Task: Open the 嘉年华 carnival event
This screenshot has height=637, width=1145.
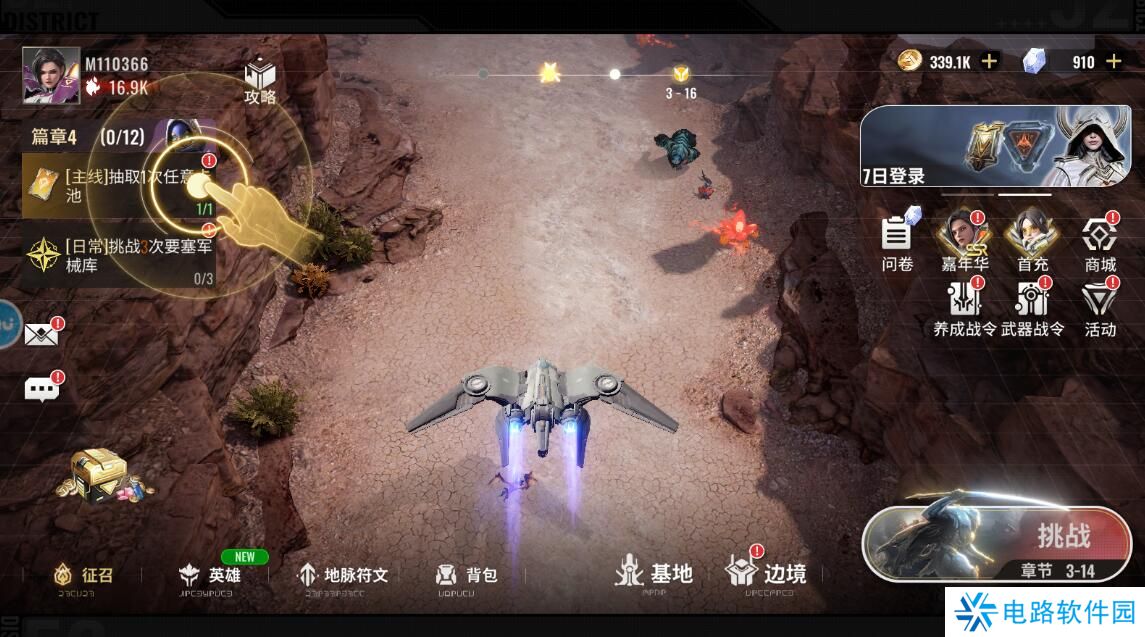Action: pos(964,242)
